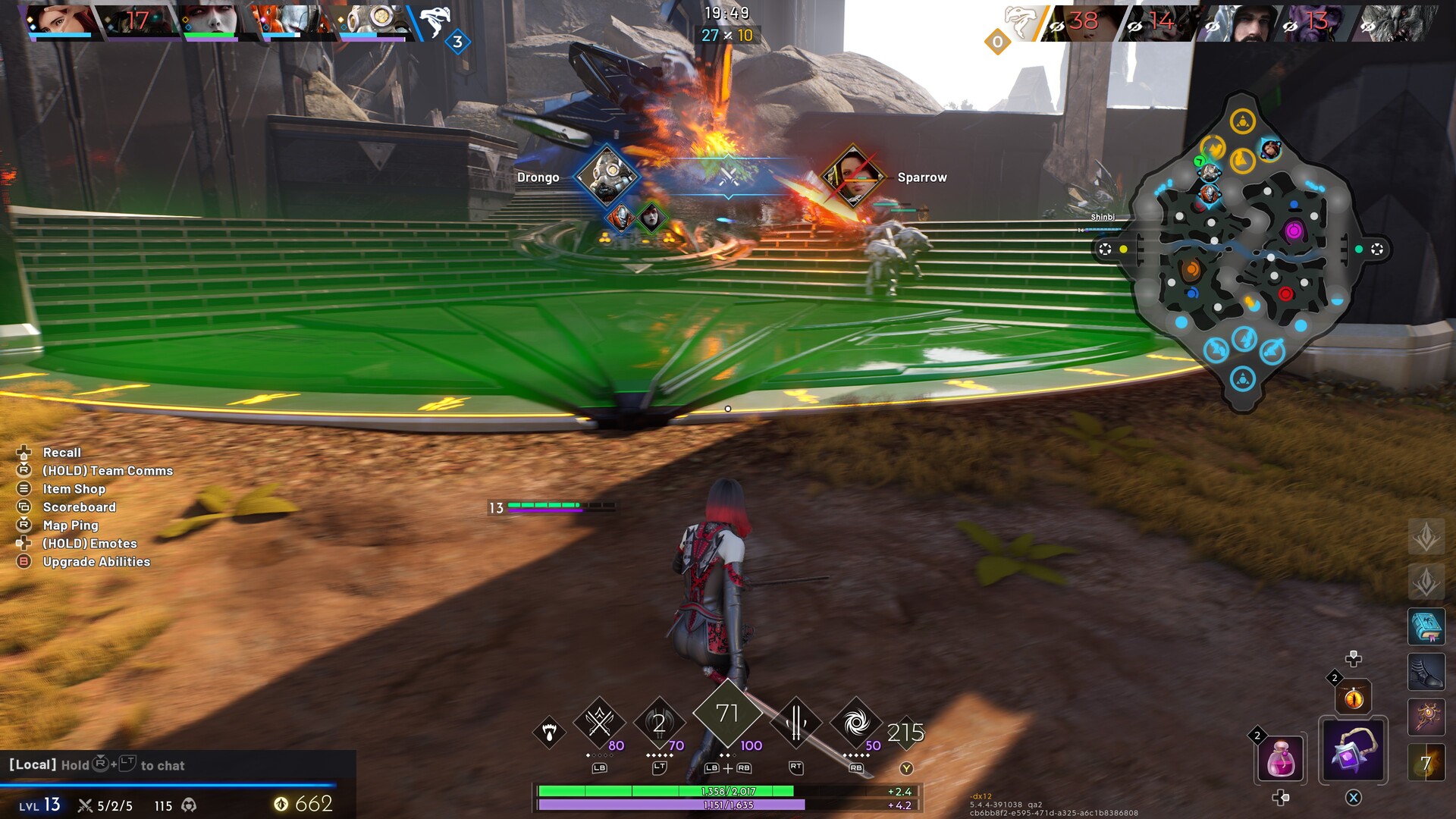Image resolution: width=1456 pixels, height=819 pixels.
Task: Choose Recall from the command list
Action: coord(61,453)
